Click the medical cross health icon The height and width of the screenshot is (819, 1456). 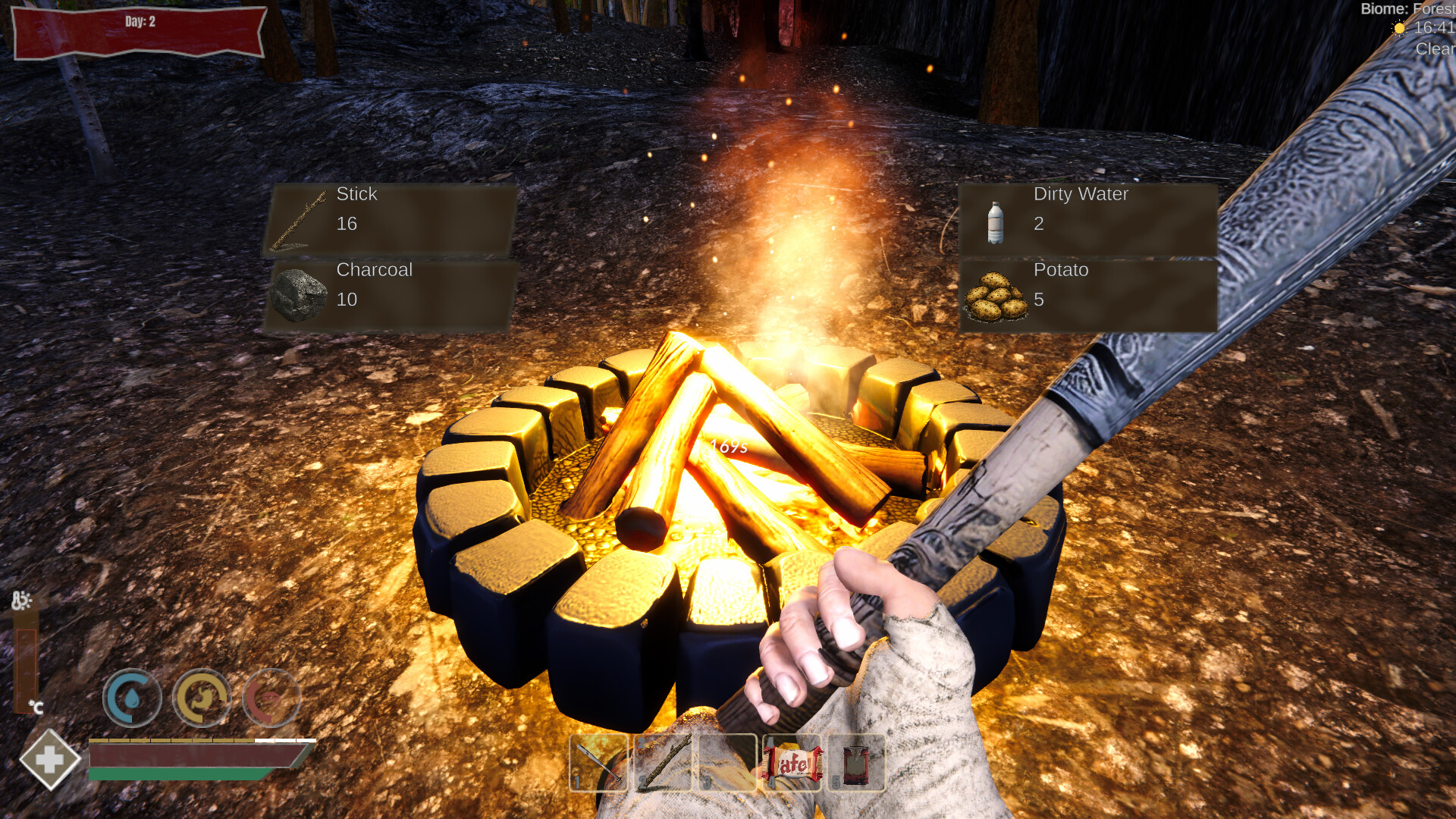pos(50,758)
